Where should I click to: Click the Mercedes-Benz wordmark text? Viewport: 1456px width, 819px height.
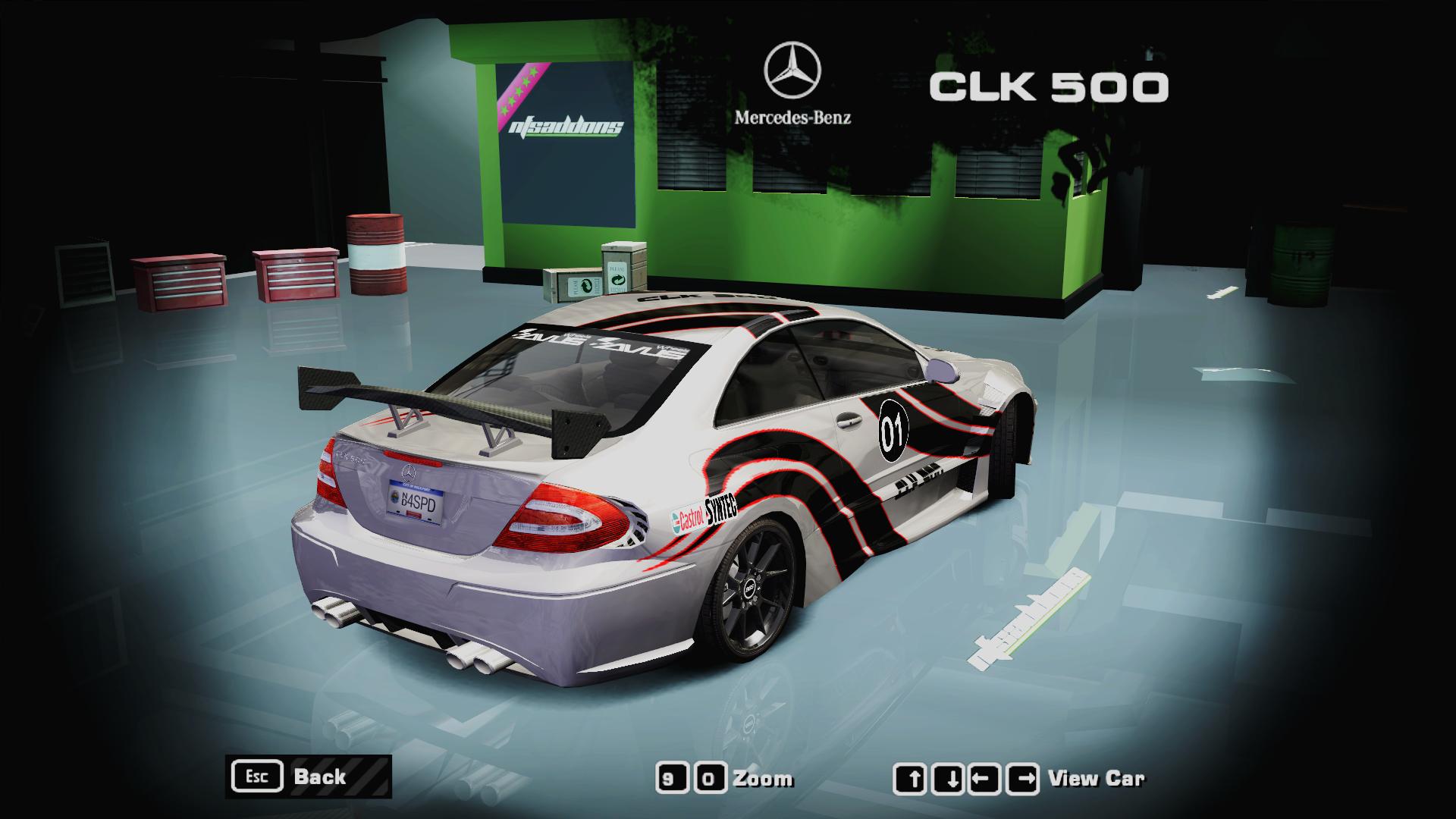coord(794,118)
